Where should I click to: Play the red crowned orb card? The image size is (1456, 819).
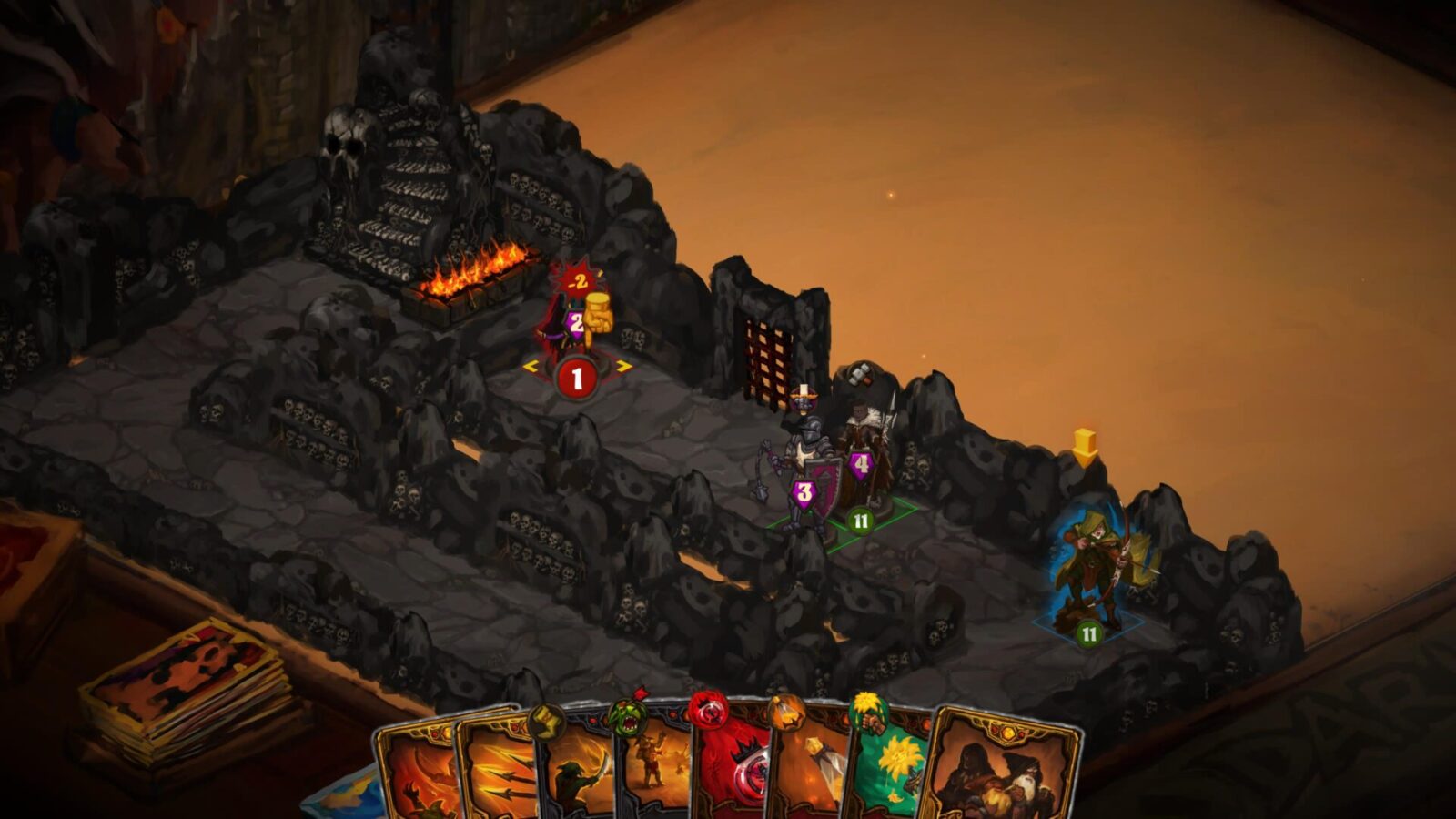[x=730, y=769]
